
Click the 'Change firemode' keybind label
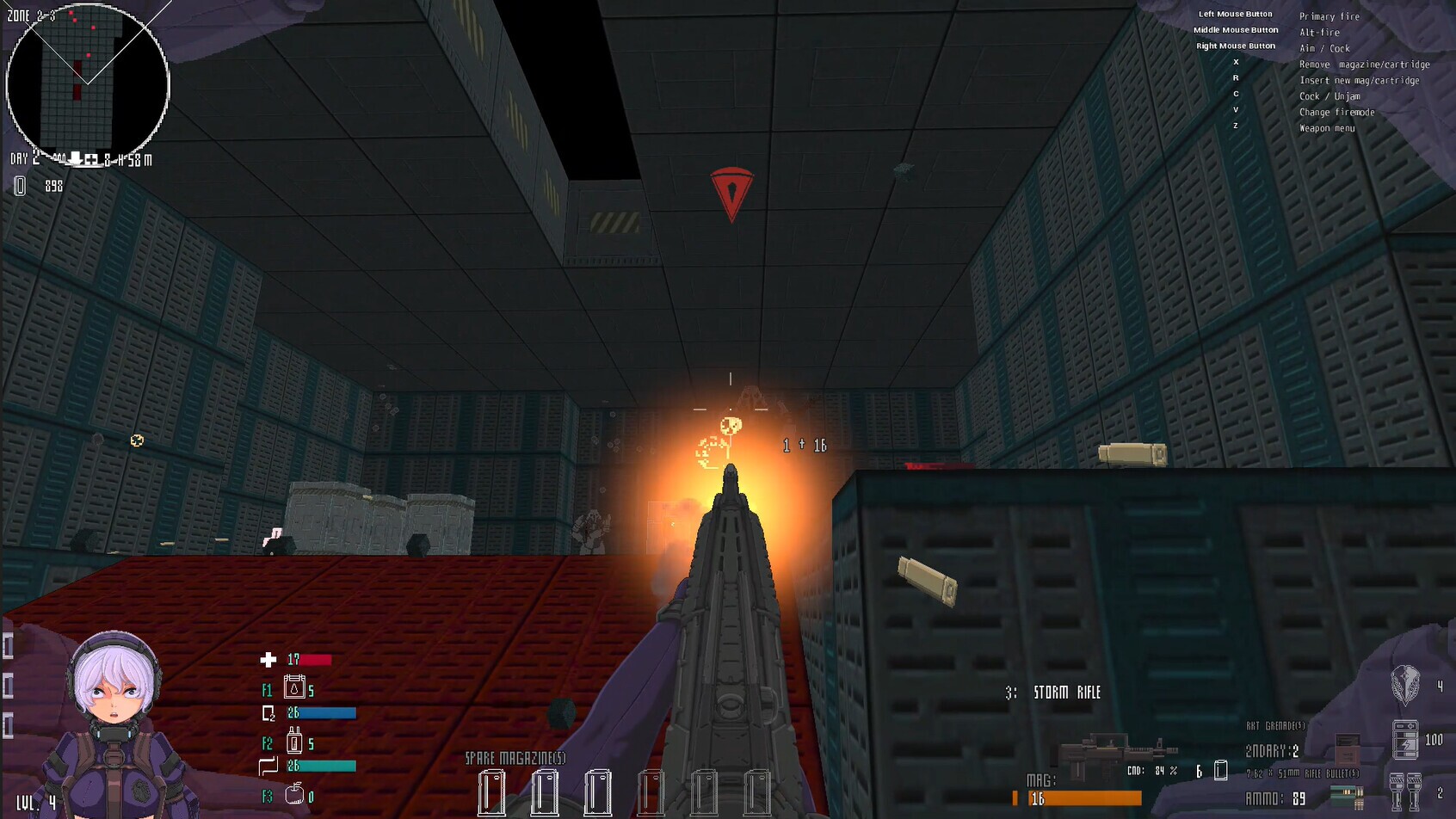(1336, 112)
